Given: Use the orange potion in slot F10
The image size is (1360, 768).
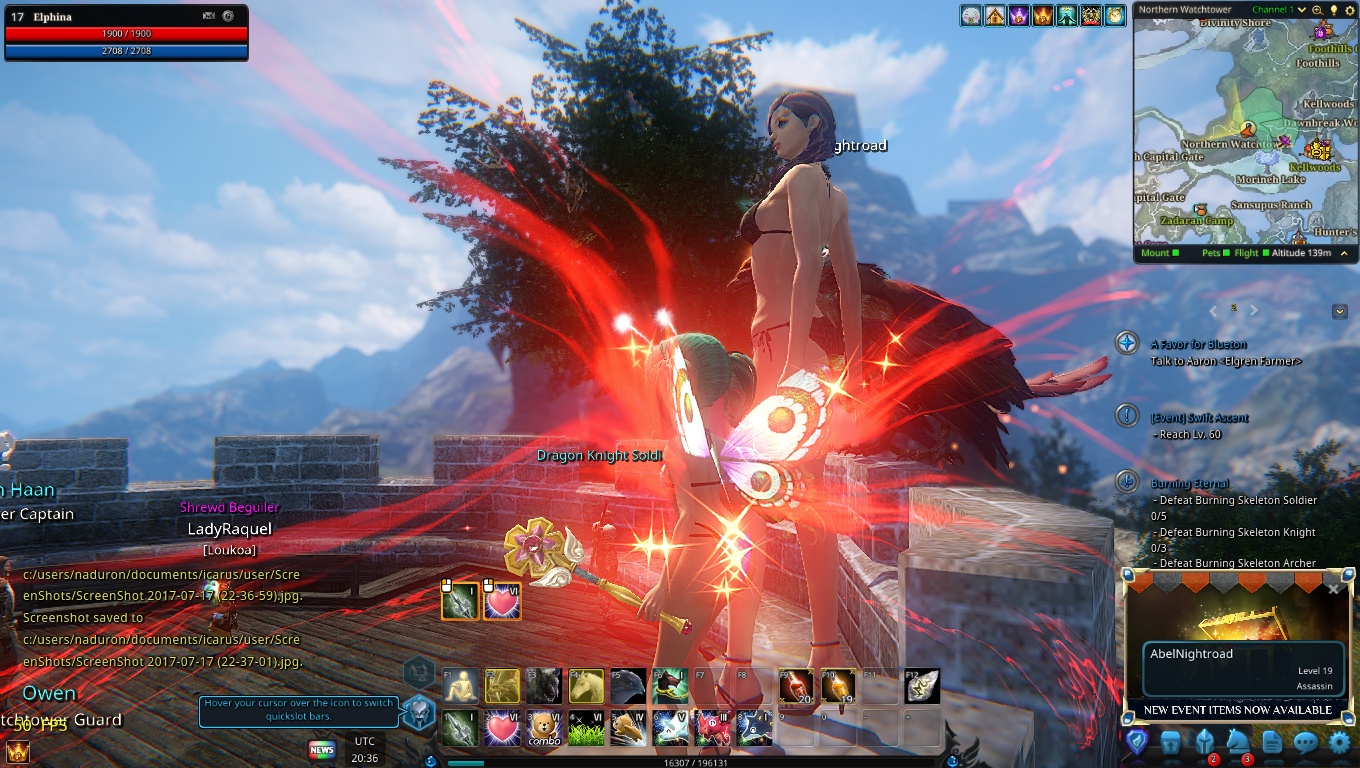Looking at the screenshot, I should coord(837,686).
